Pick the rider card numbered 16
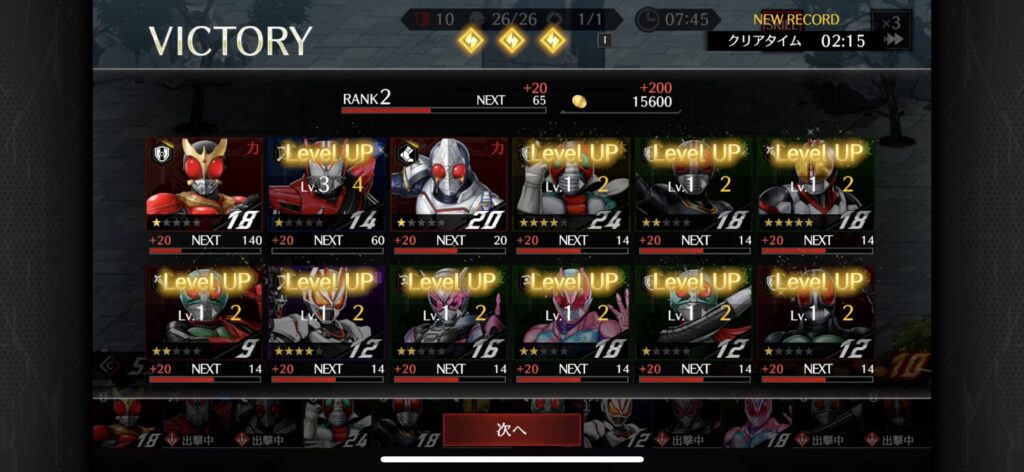The height and width of the screenshot is (472, 1024). pos(449,312)
